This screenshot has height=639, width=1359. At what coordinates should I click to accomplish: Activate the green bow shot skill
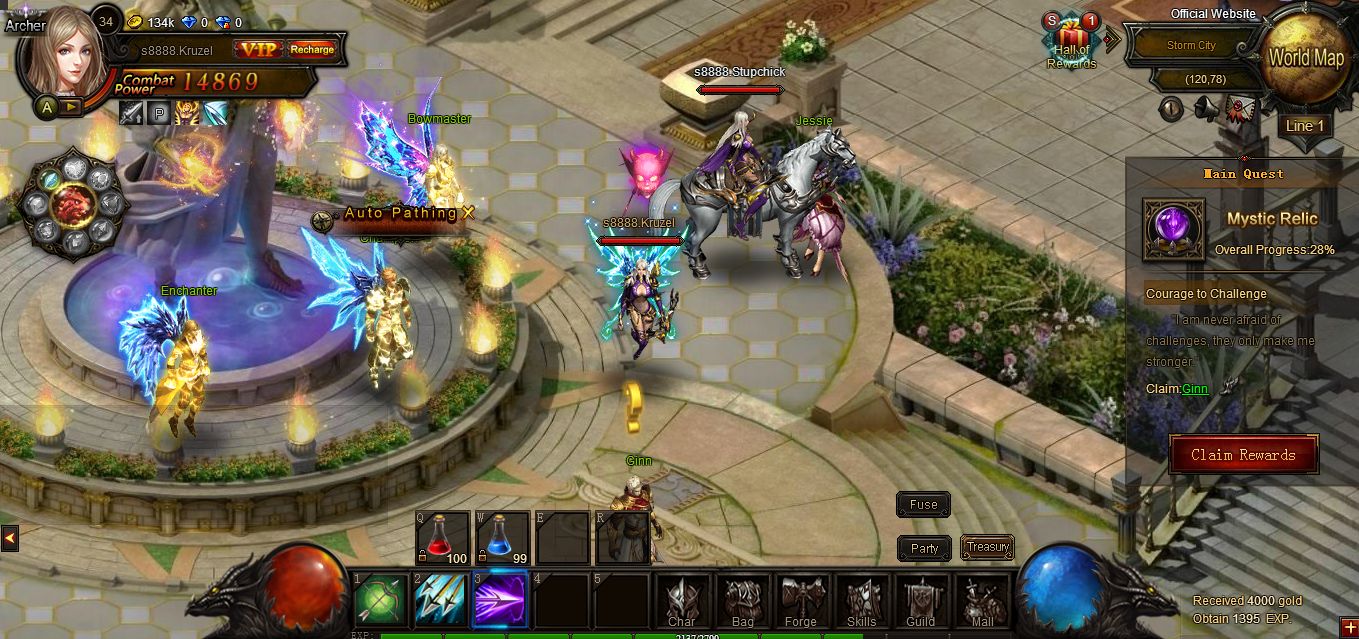(381, 601)
